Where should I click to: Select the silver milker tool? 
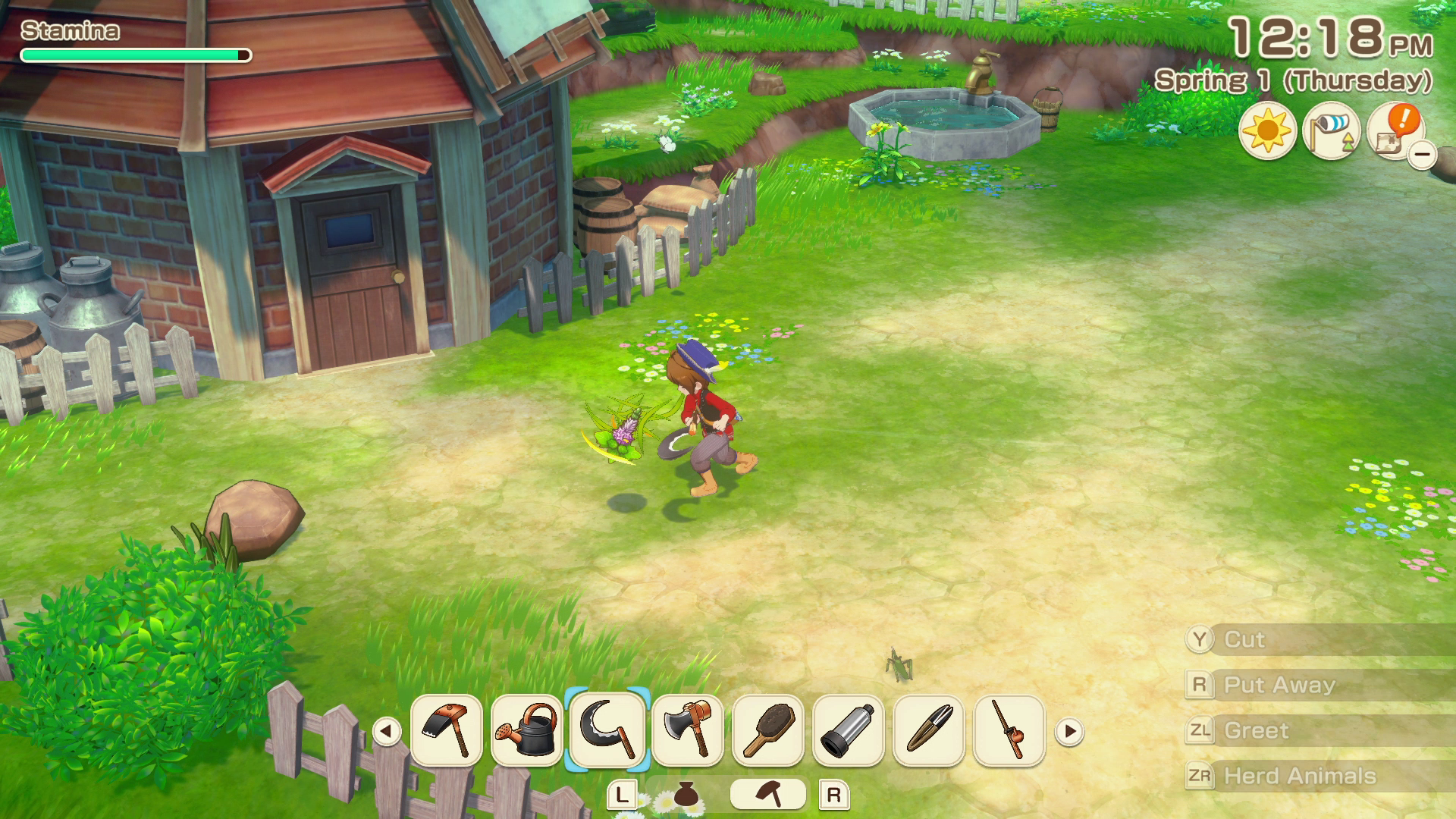click(849, 730)
